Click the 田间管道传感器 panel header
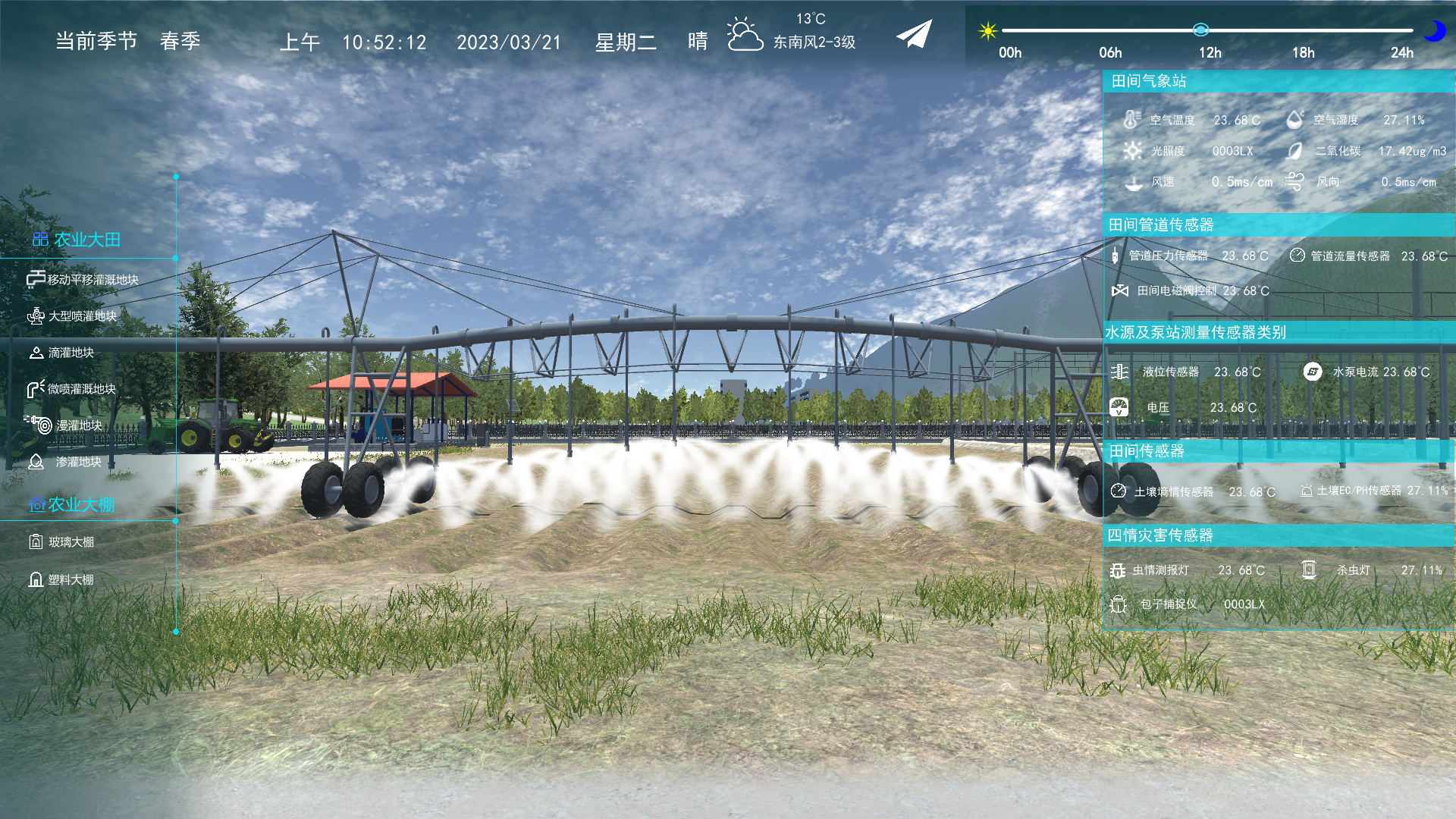 pos(1160,225)
